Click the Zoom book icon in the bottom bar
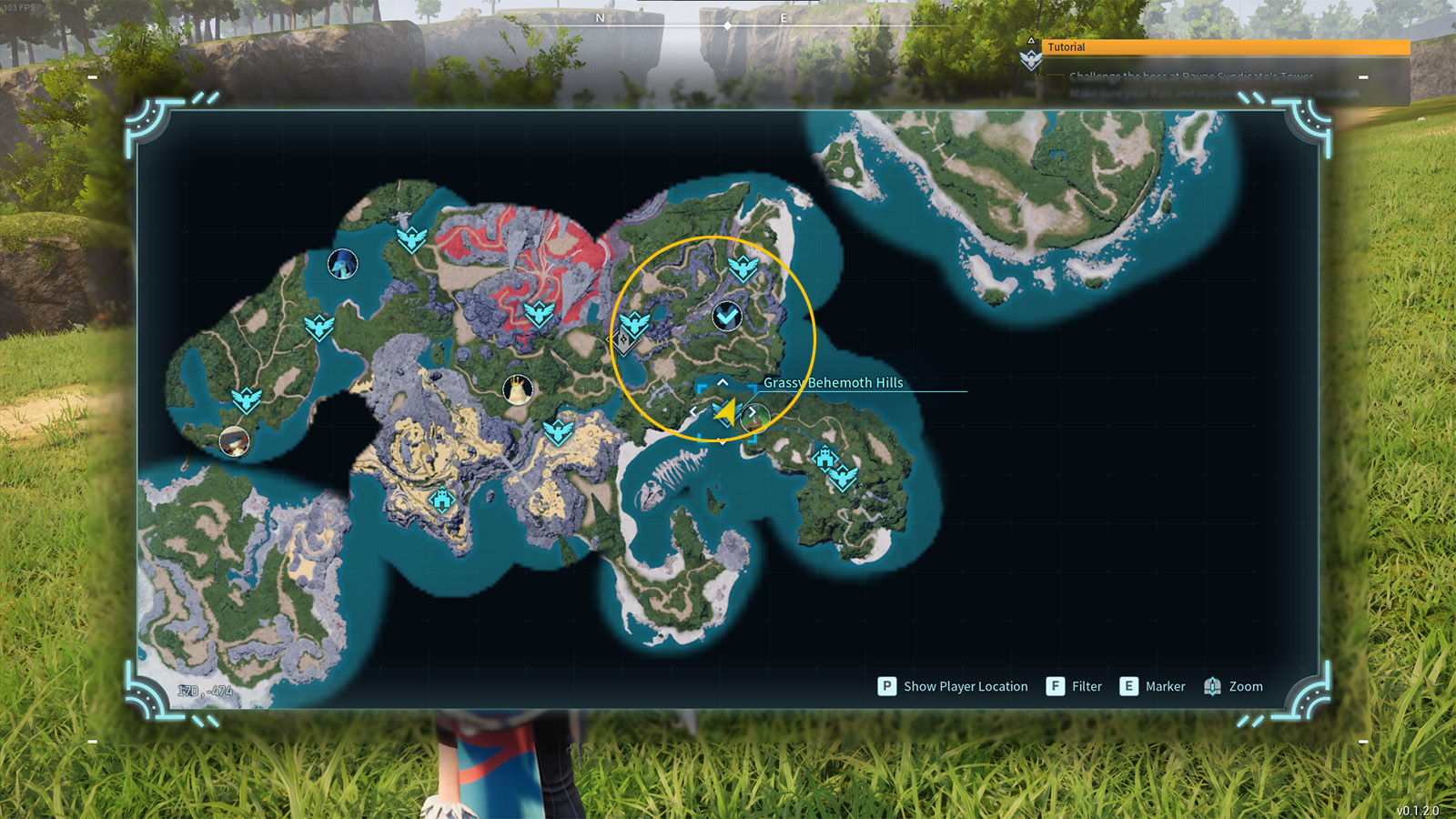Screen dimensions: 1456x819 coord(1212,686)
